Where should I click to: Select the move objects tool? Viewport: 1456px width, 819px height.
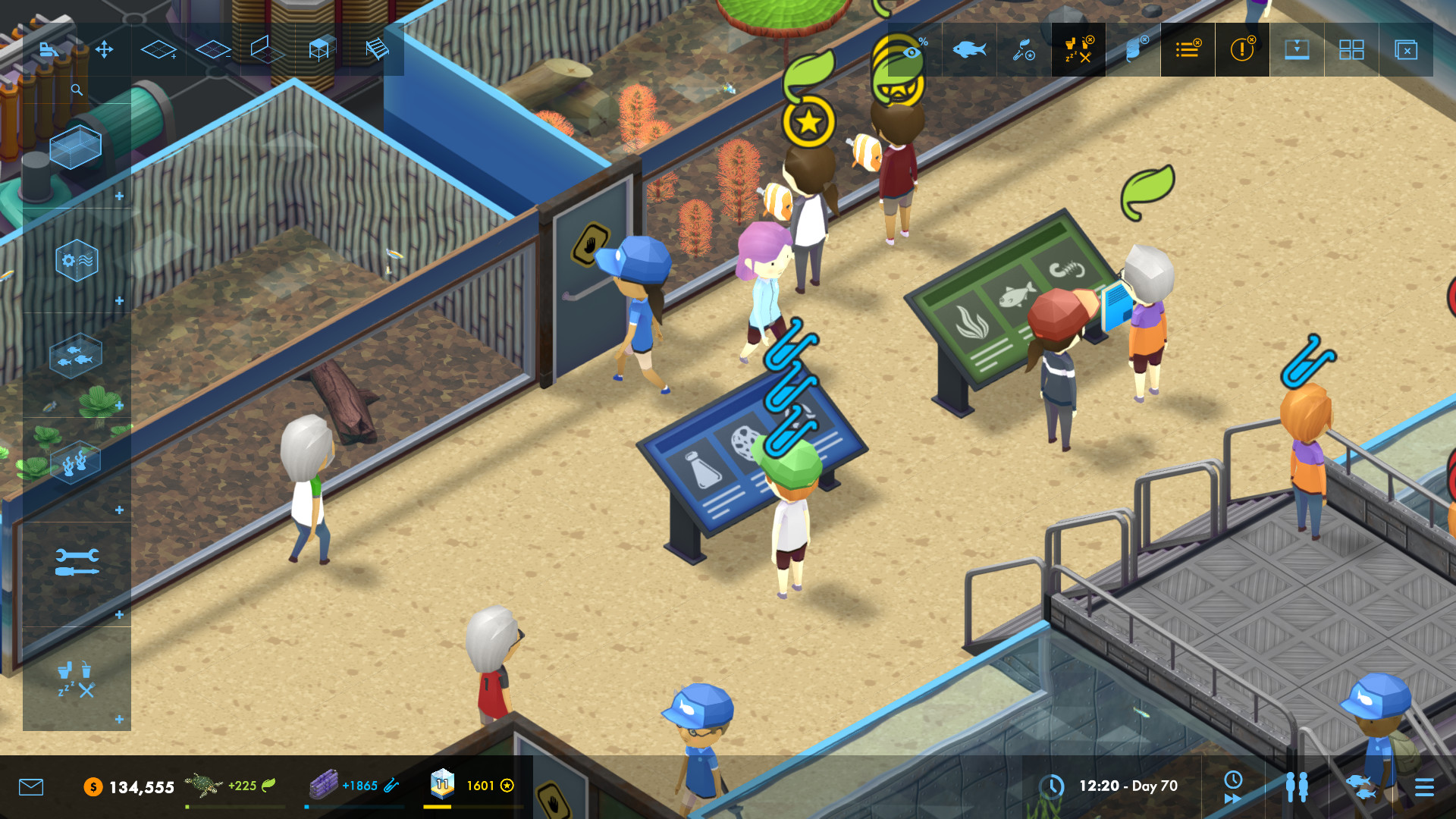(105, 50)
